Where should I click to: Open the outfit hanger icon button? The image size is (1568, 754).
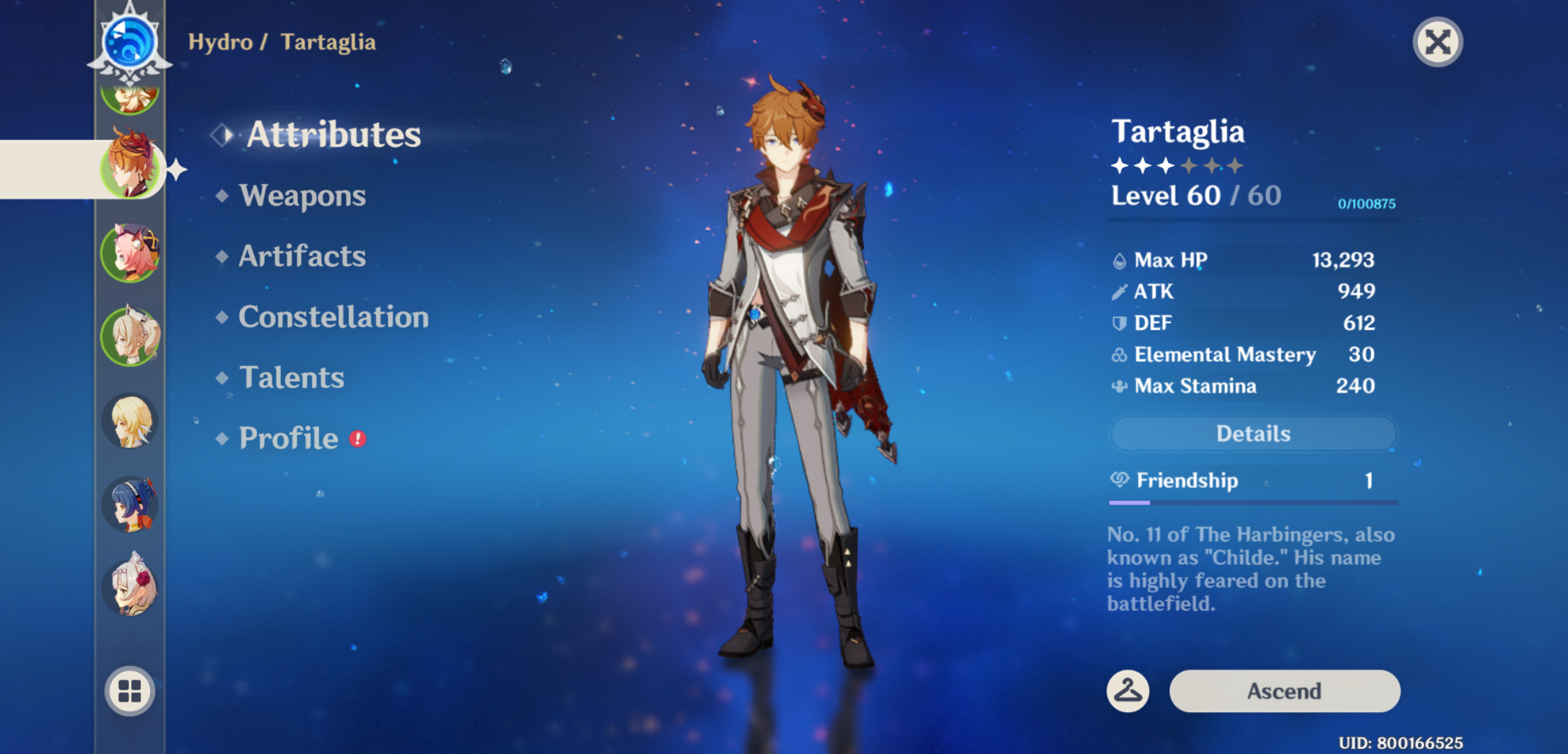(x=1127, y=691)
